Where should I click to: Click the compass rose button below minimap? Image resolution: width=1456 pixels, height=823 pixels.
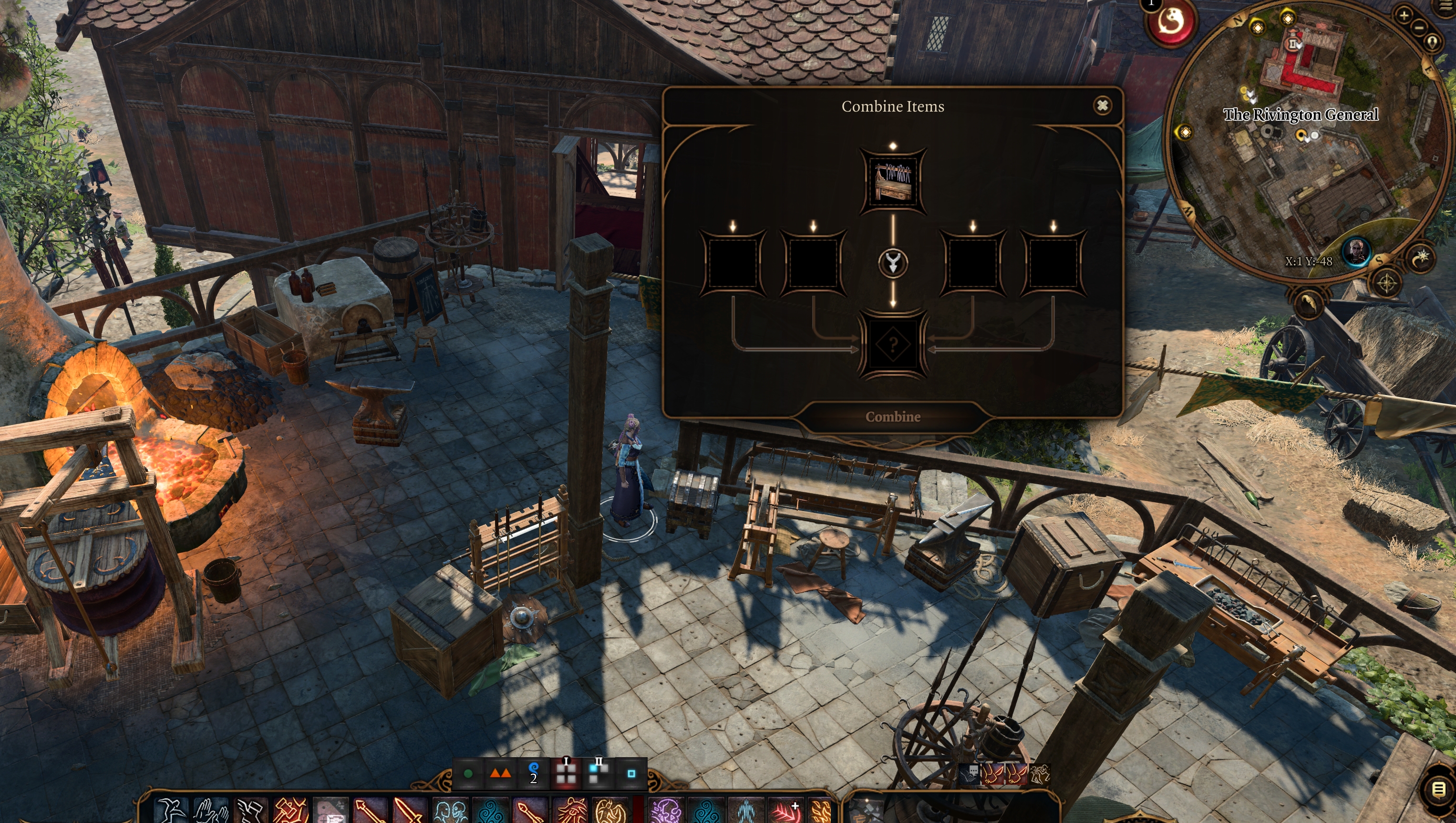[x=1386, y=283]
